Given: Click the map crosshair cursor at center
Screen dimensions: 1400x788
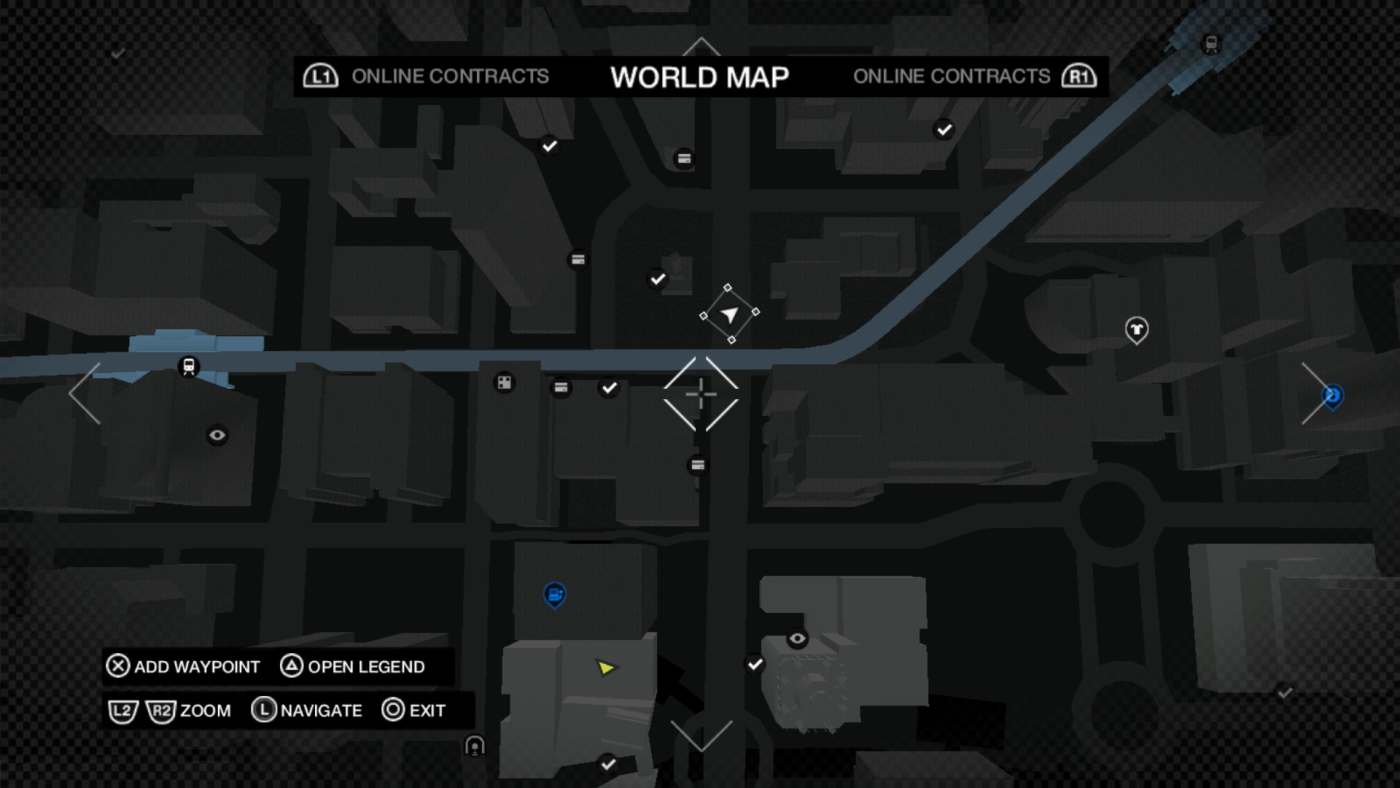Looking at the screenshot, I should (x=700, y=395).
